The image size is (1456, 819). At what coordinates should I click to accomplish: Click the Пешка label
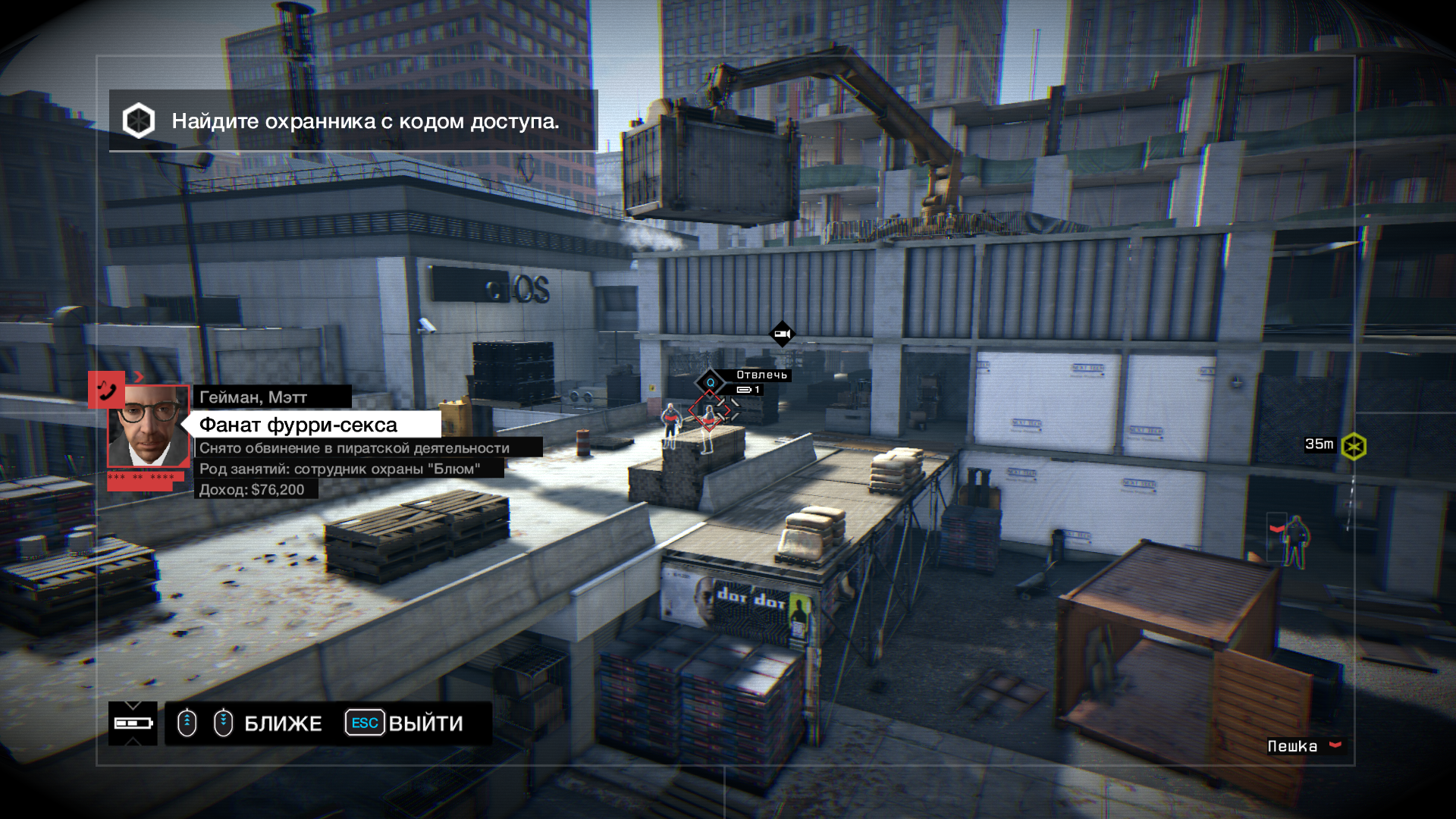[x=1293, y=746]
